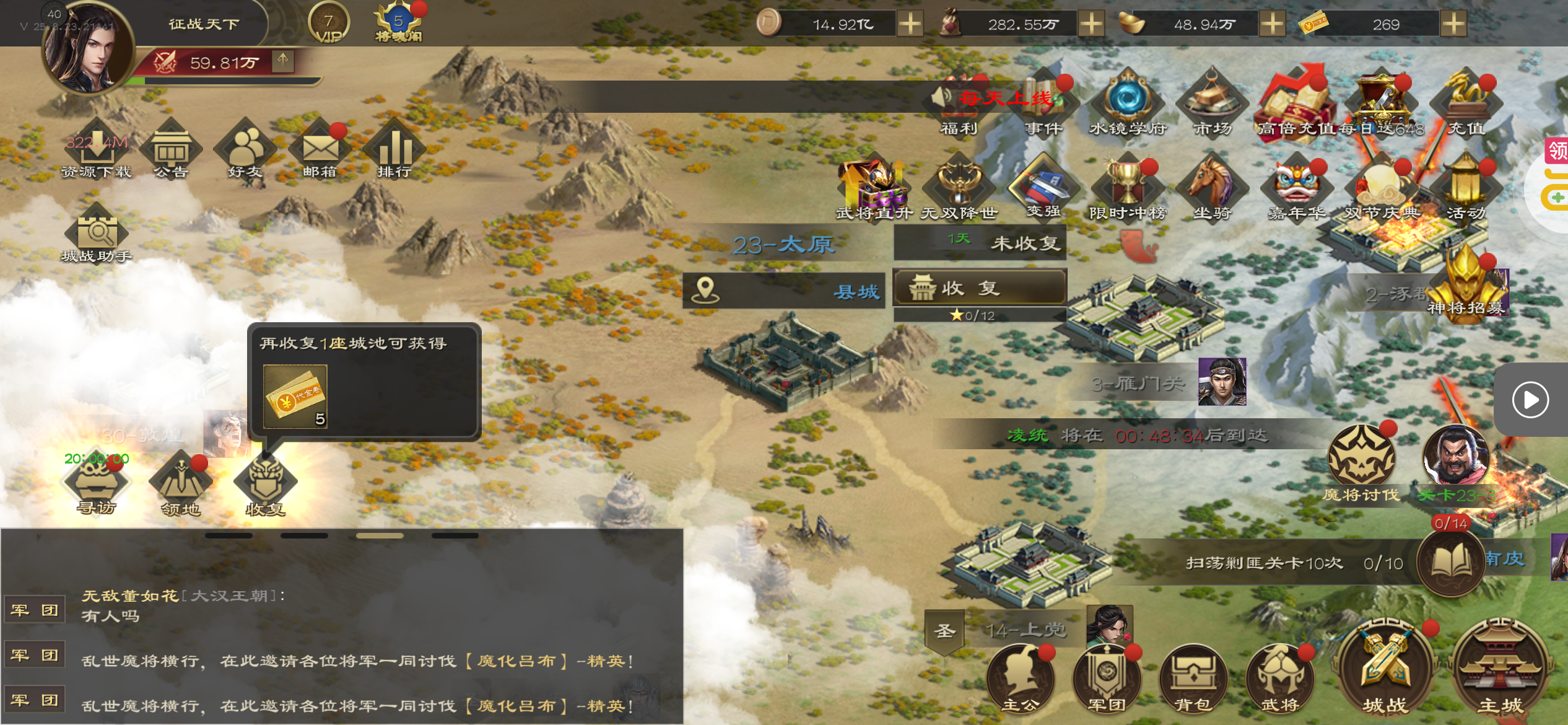Click the white play button

(x=1530, y=400)
